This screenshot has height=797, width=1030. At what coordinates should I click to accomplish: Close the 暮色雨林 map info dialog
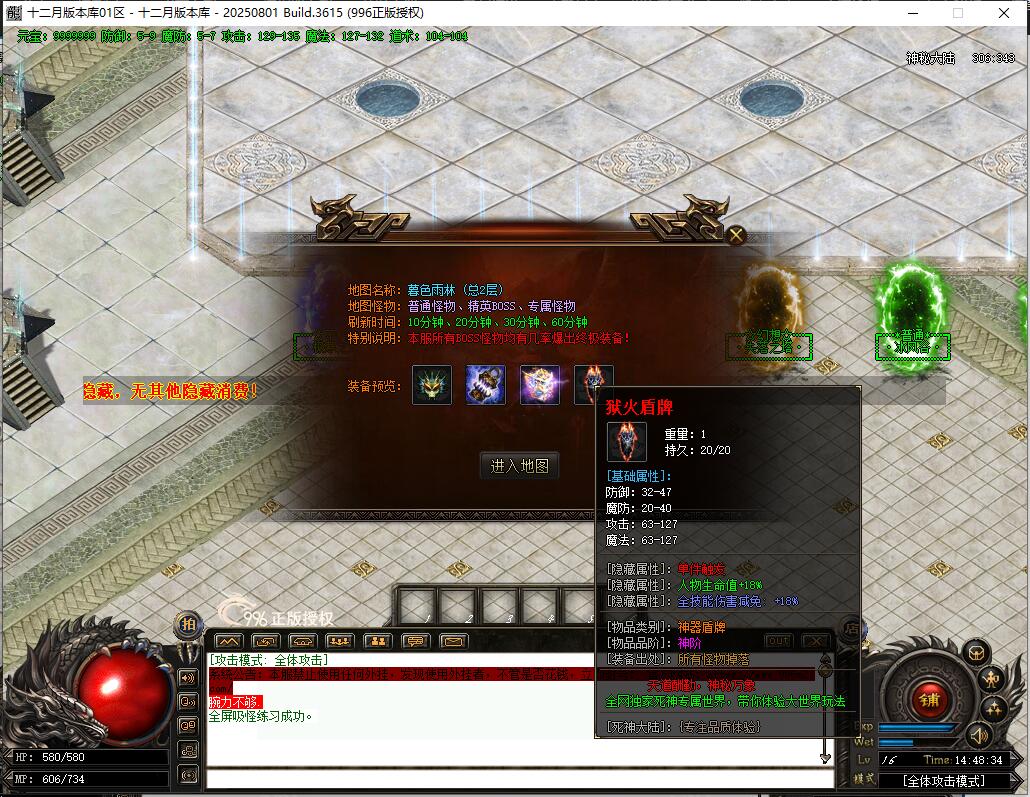pyautogui.click(x=736, y=236)
